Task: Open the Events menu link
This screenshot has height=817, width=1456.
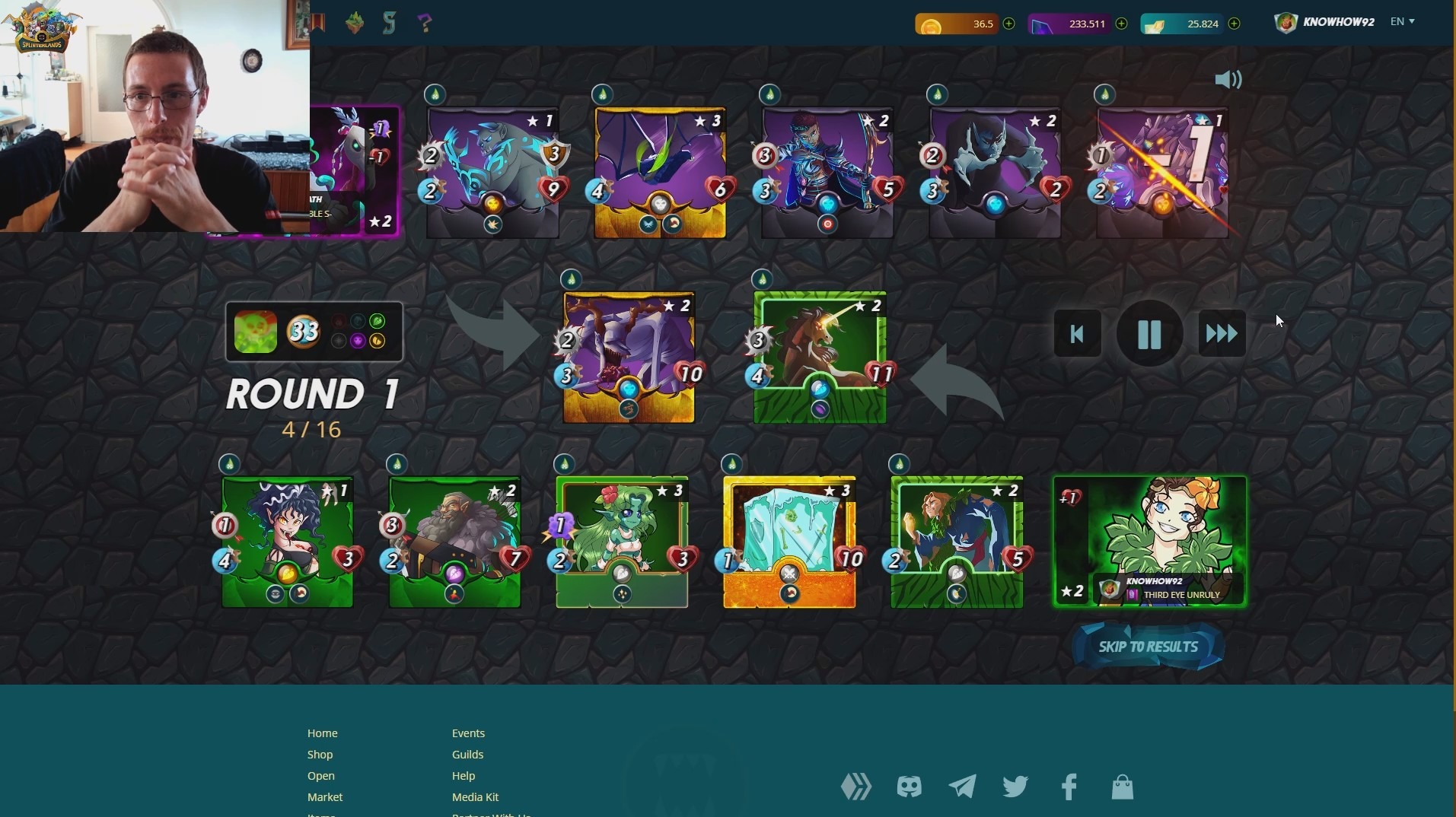Action: [468, 733]
